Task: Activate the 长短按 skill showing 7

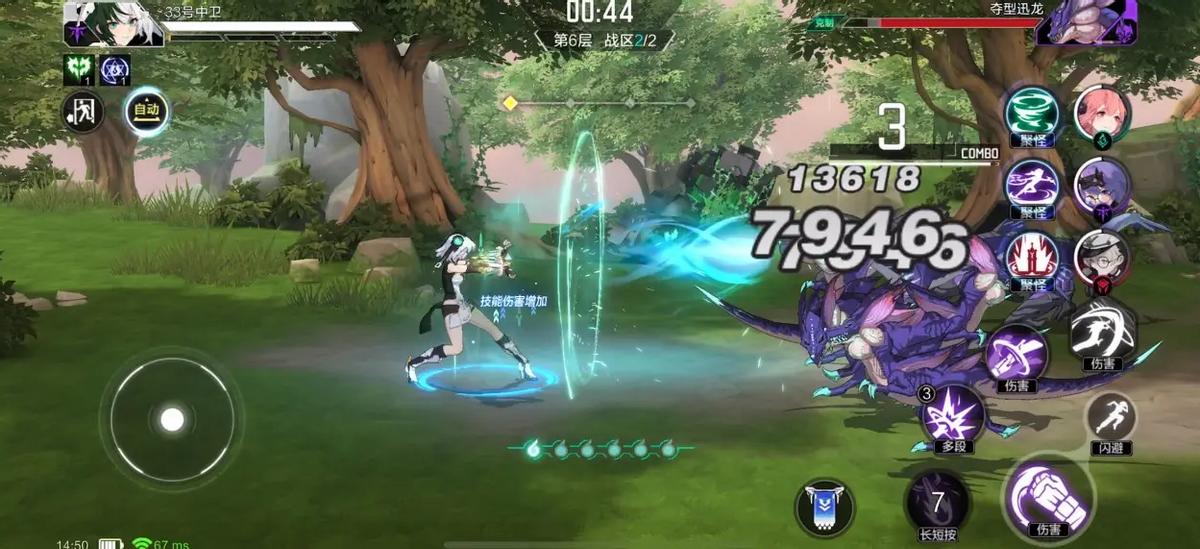Action: click(x=937, y=503)
